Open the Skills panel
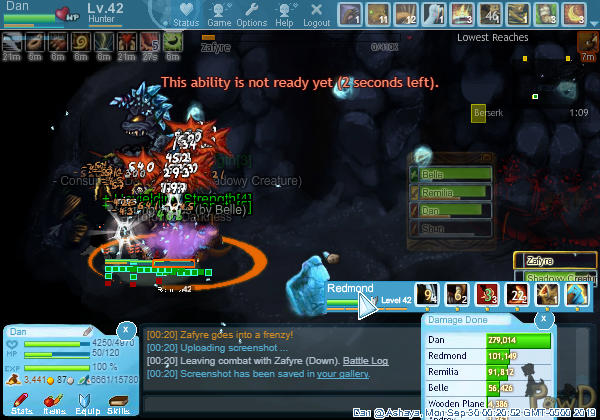Image resolution: width=600 pixels, height=420 pixels. coord(118,401)
